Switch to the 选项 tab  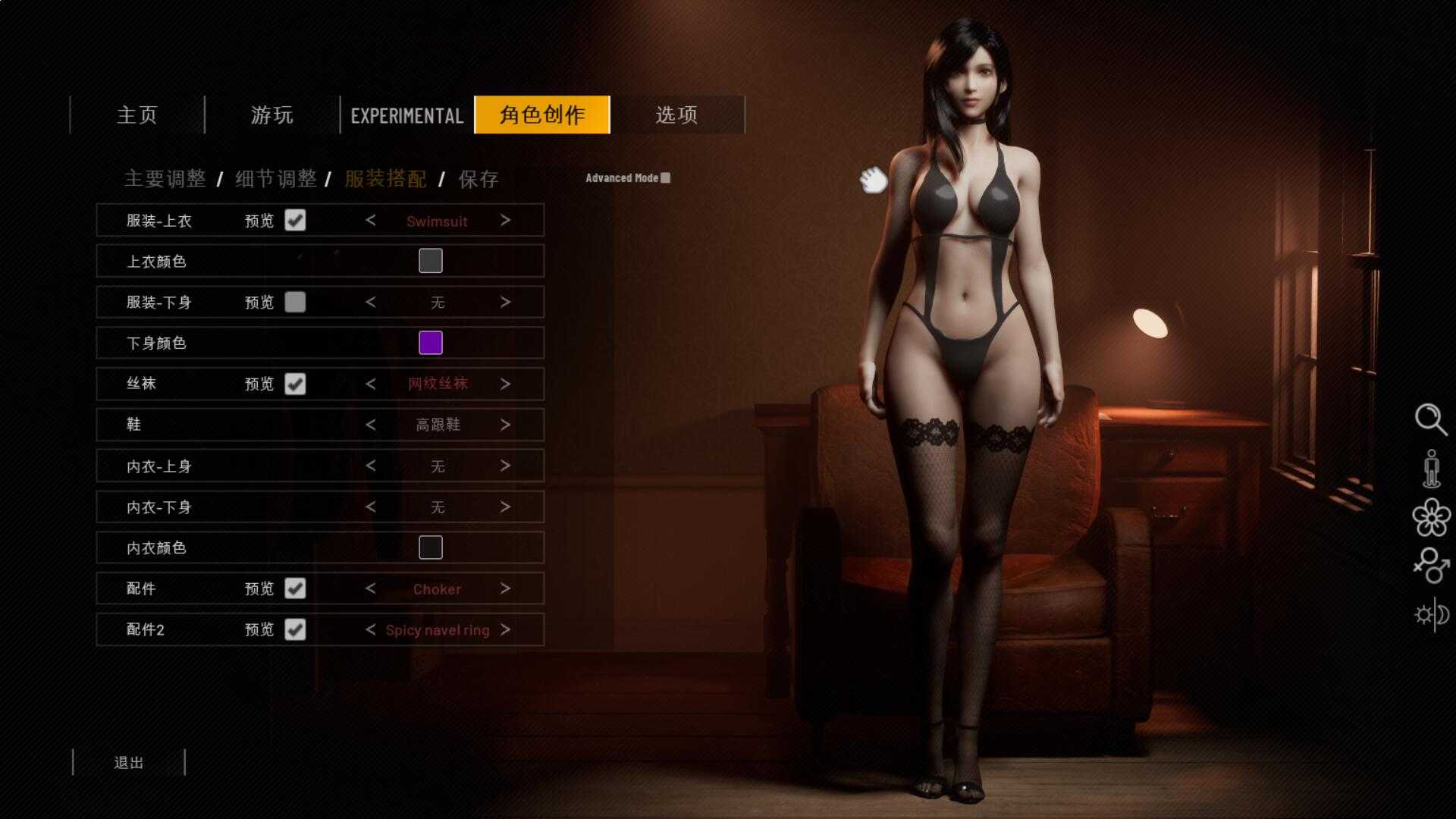coord(676,115)
